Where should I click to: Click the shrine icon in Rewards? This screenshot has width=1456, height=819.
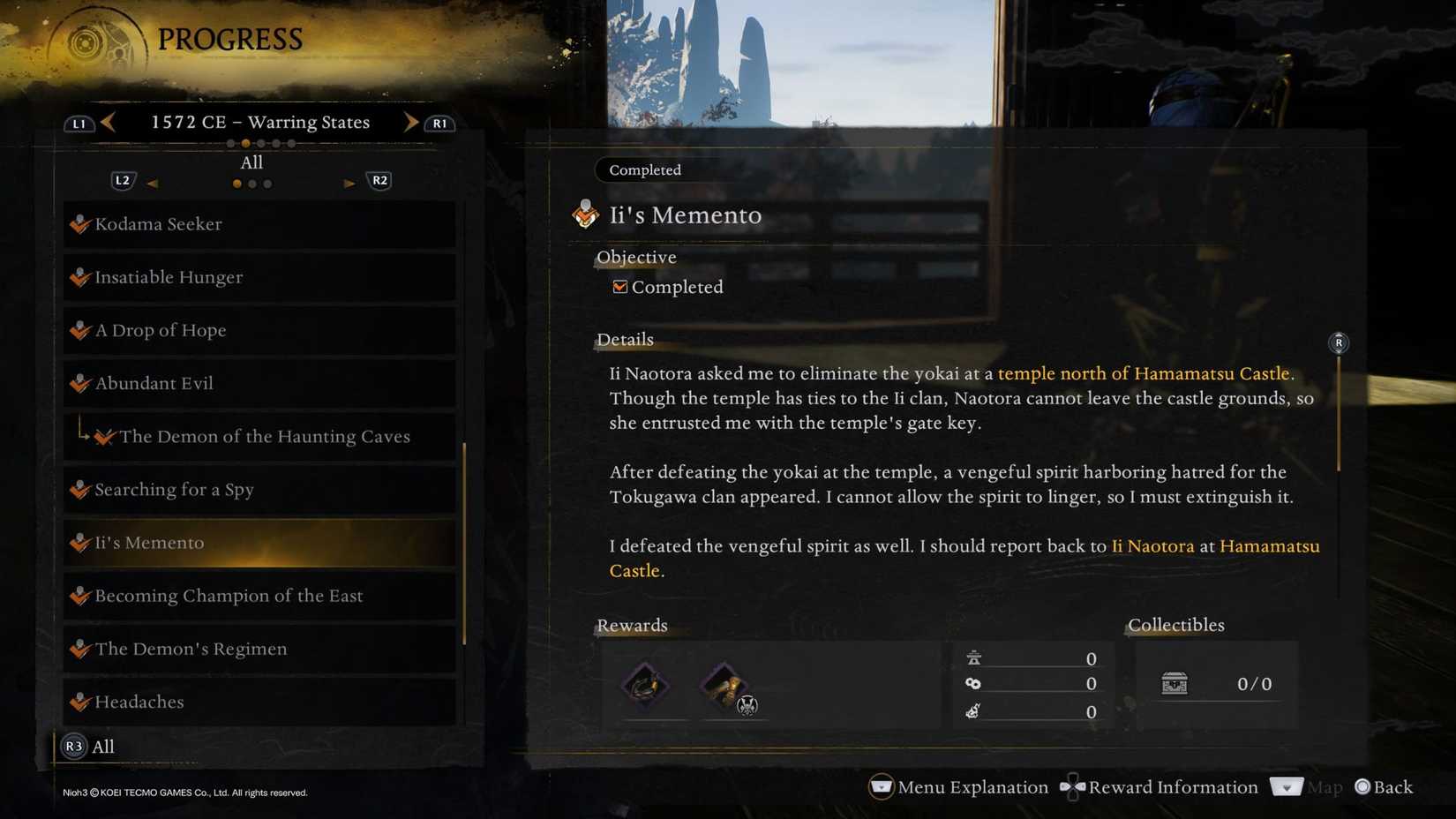972,657
